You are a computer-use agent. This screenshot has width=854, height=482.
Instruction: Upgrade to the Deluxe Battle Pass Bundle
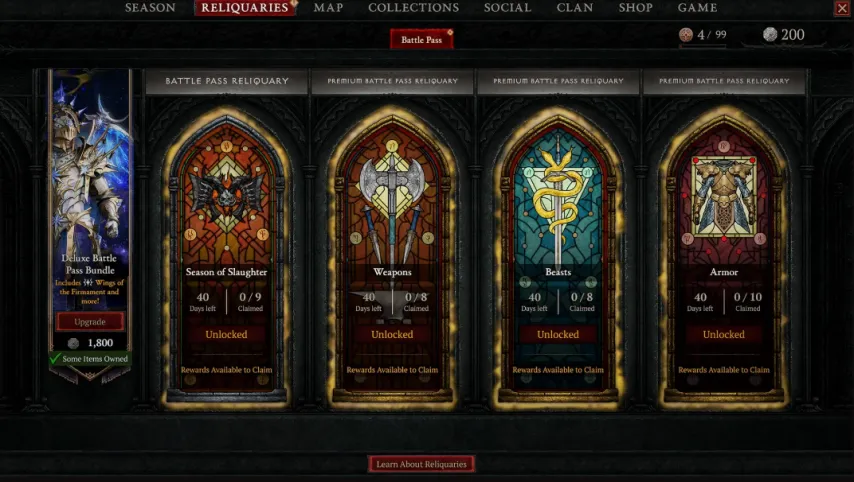pos(90,321)
